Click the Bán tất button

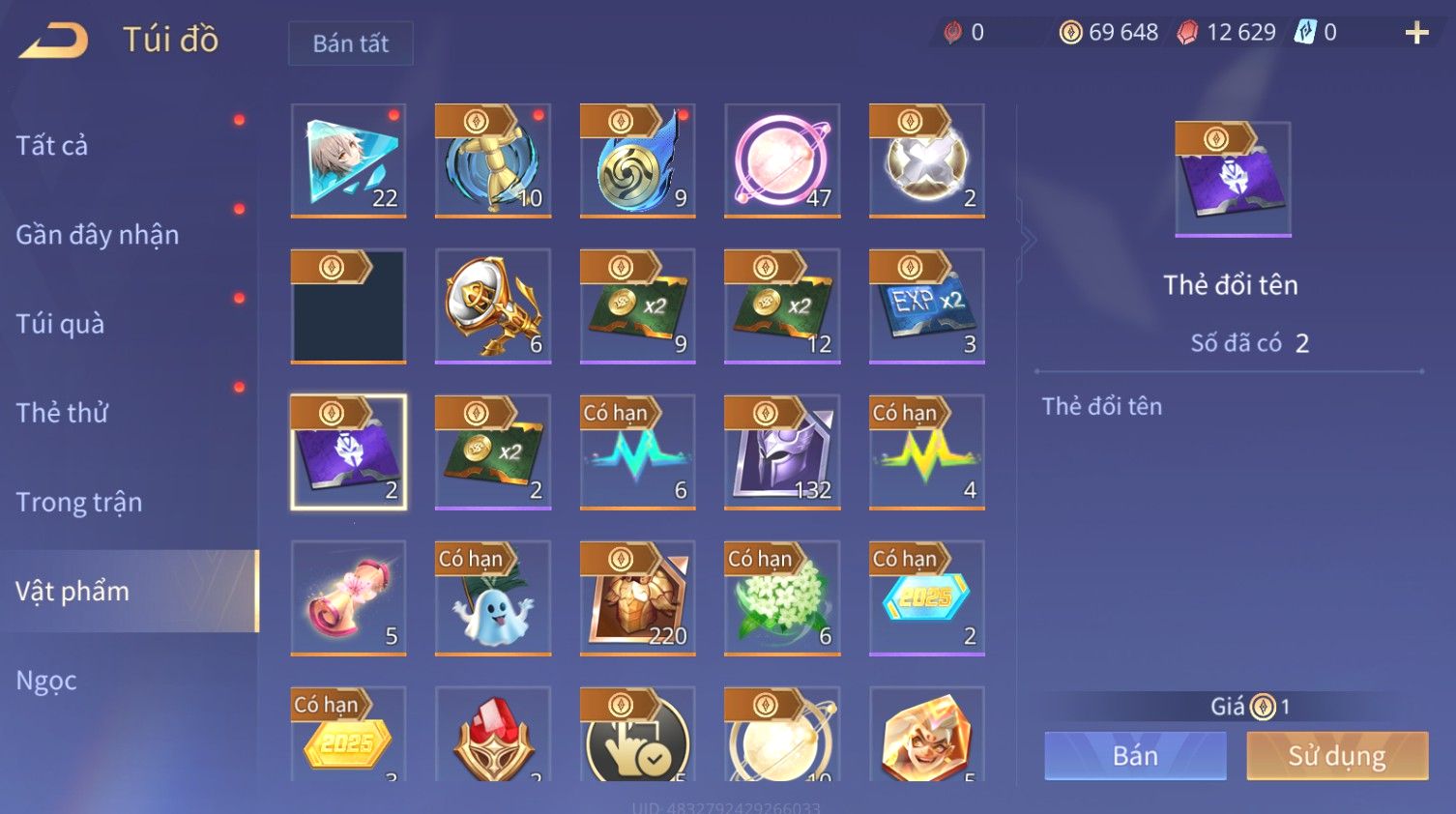tap(350, 44)
